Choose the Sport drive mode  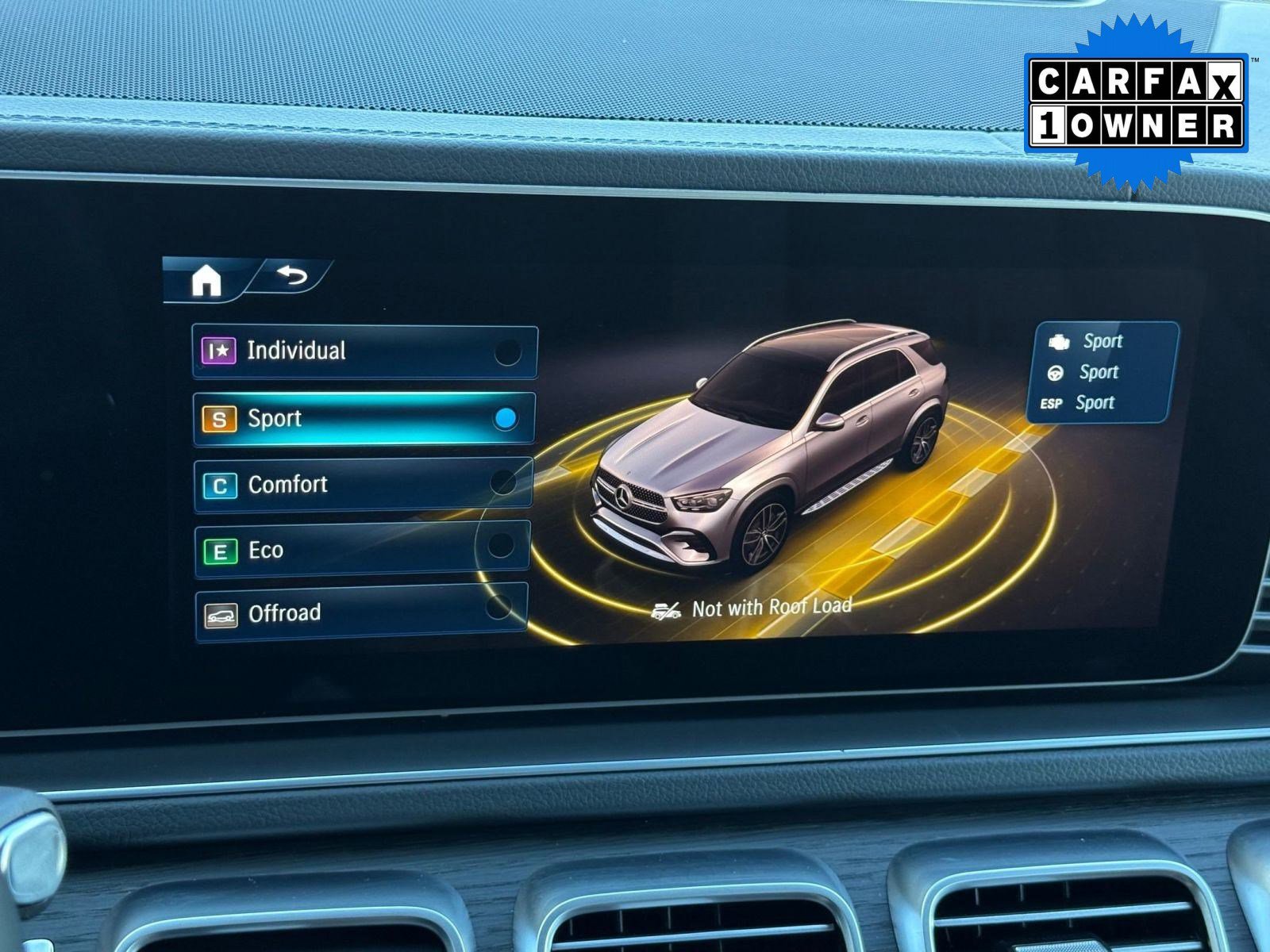click(x=364, y=418)
